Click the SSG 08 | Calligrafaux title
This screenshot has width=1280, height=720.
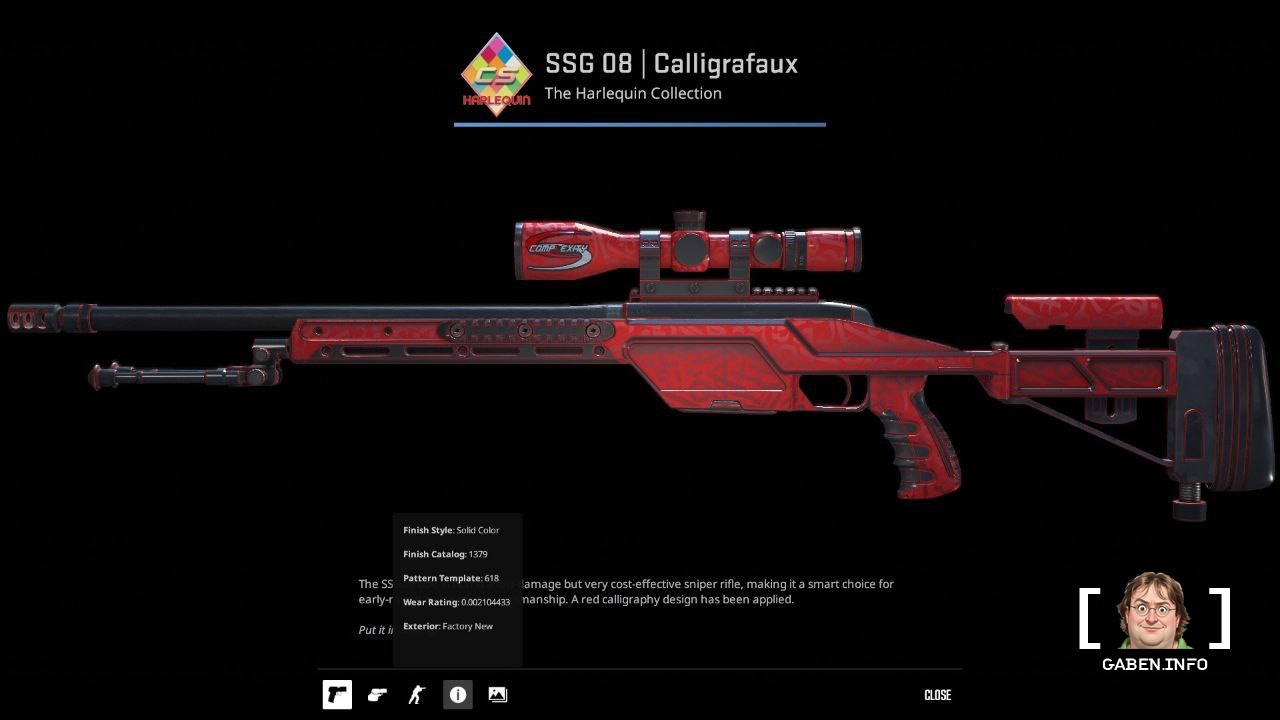(x=671, y=63)
